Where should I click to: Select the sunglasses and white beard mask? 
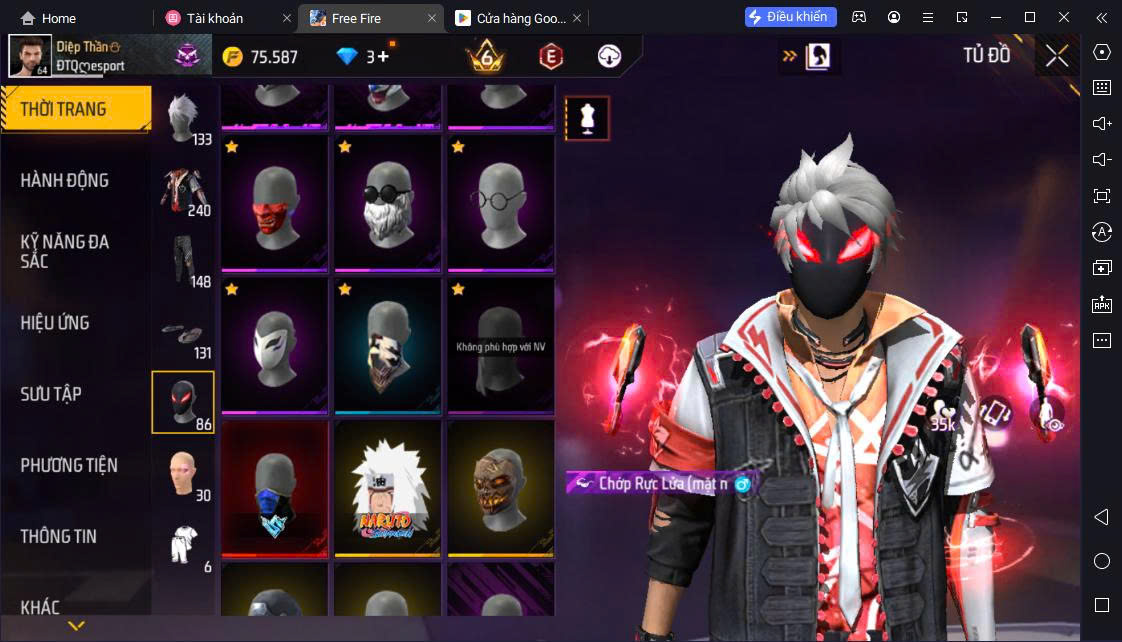(x=387, y=204)
